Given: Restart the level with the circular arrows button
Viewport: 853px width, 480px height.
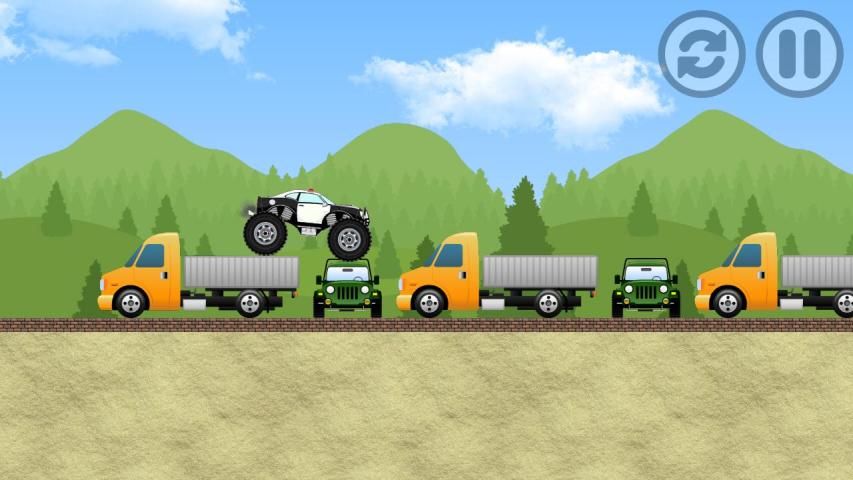Looking at the screenshot, I should click(x=701, y=53).
